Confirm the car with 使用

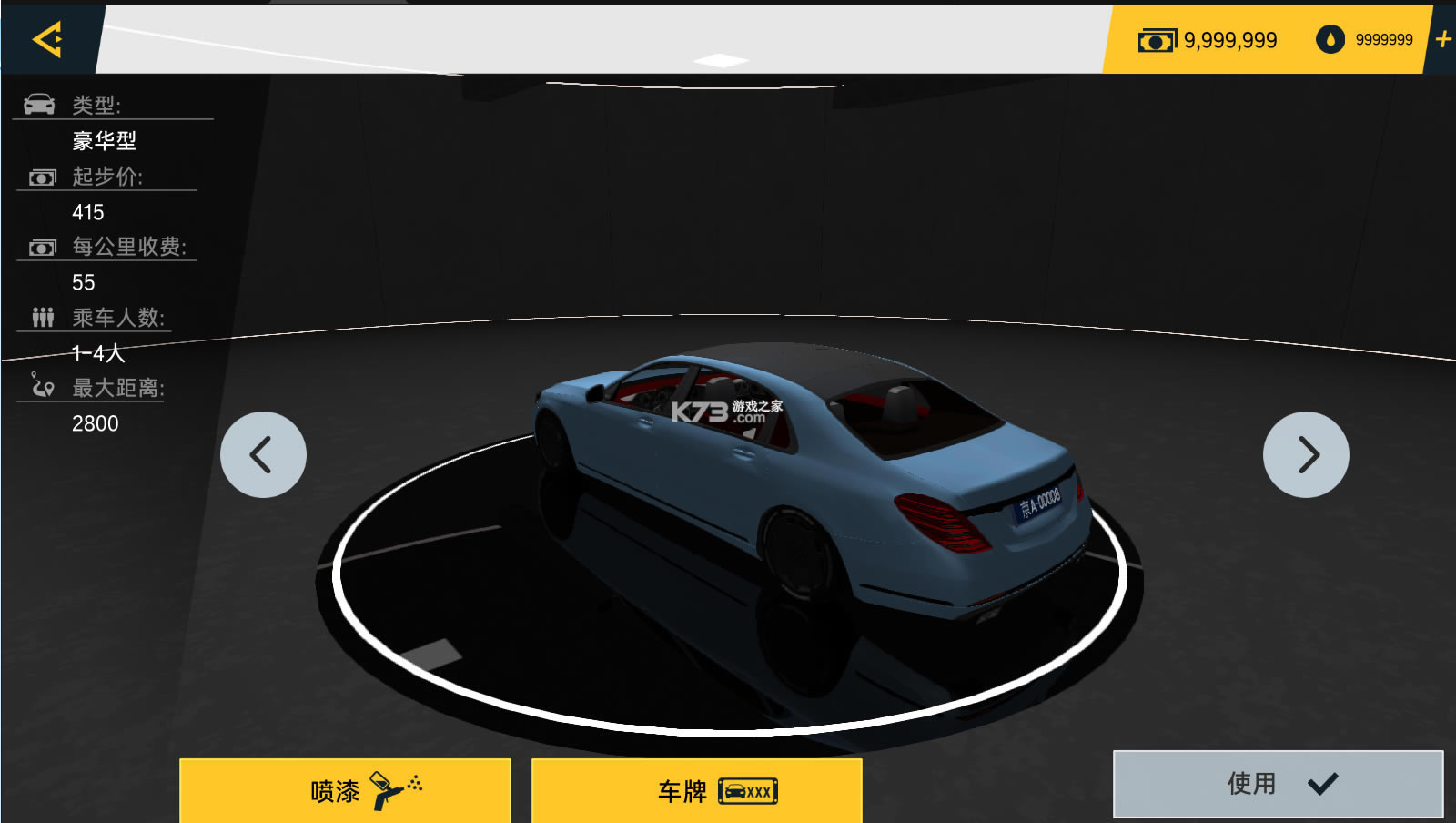pyautogui.click(x=1278, y=783)
